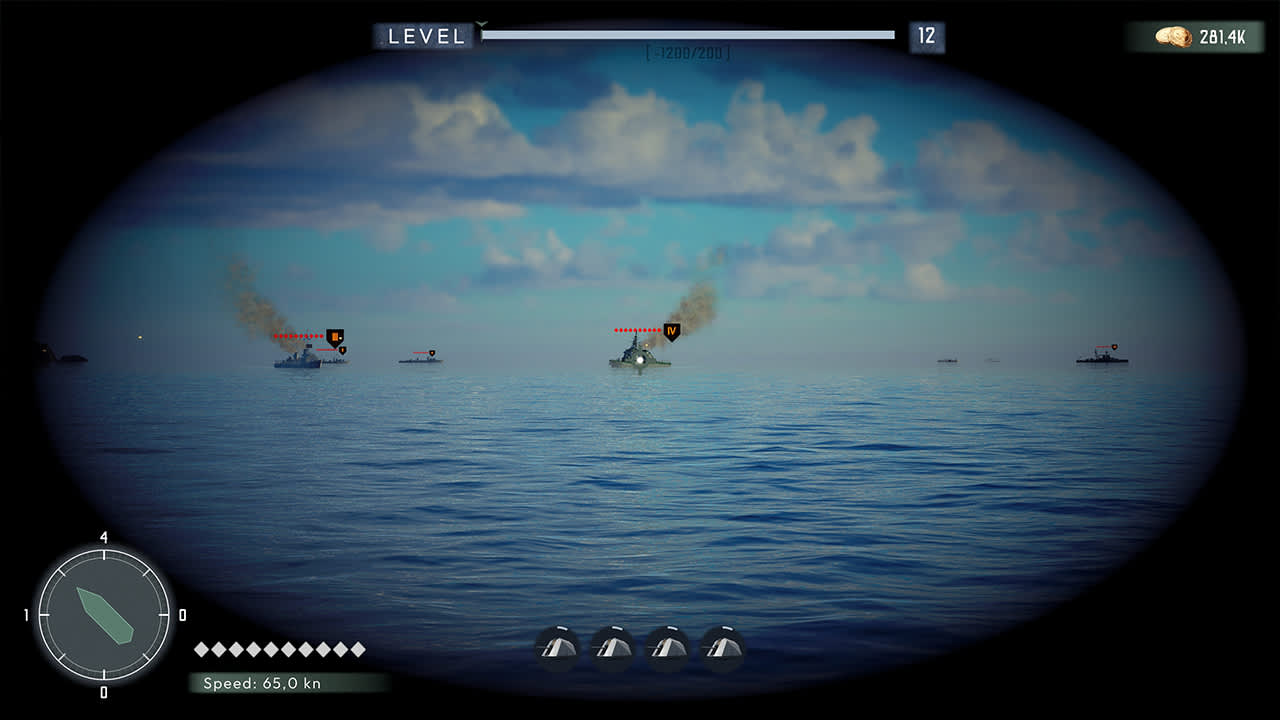Image resolution: width=1280 pixels, height=720 pixels.
Task: Toggle the last throttle diamond indicator
Action: coord(358,648)
